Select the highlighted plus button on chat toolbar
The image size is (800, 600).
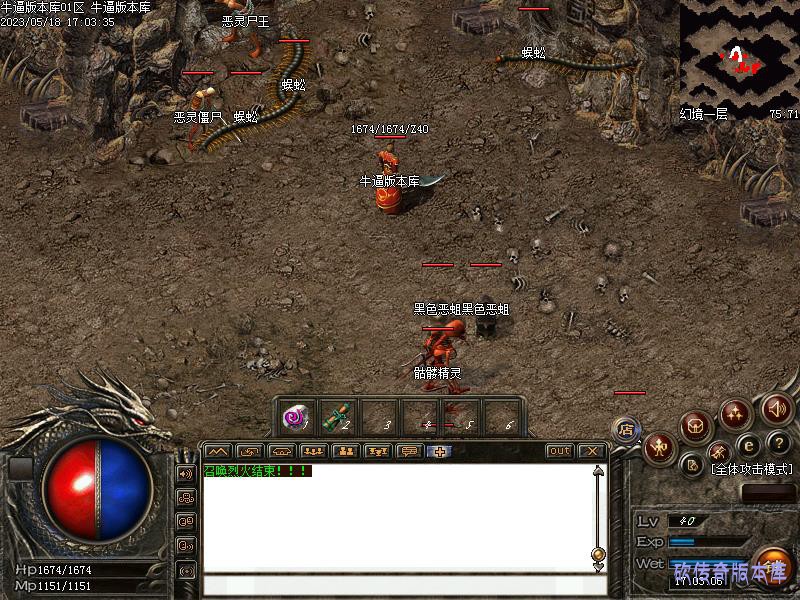[x=439, y=451]
